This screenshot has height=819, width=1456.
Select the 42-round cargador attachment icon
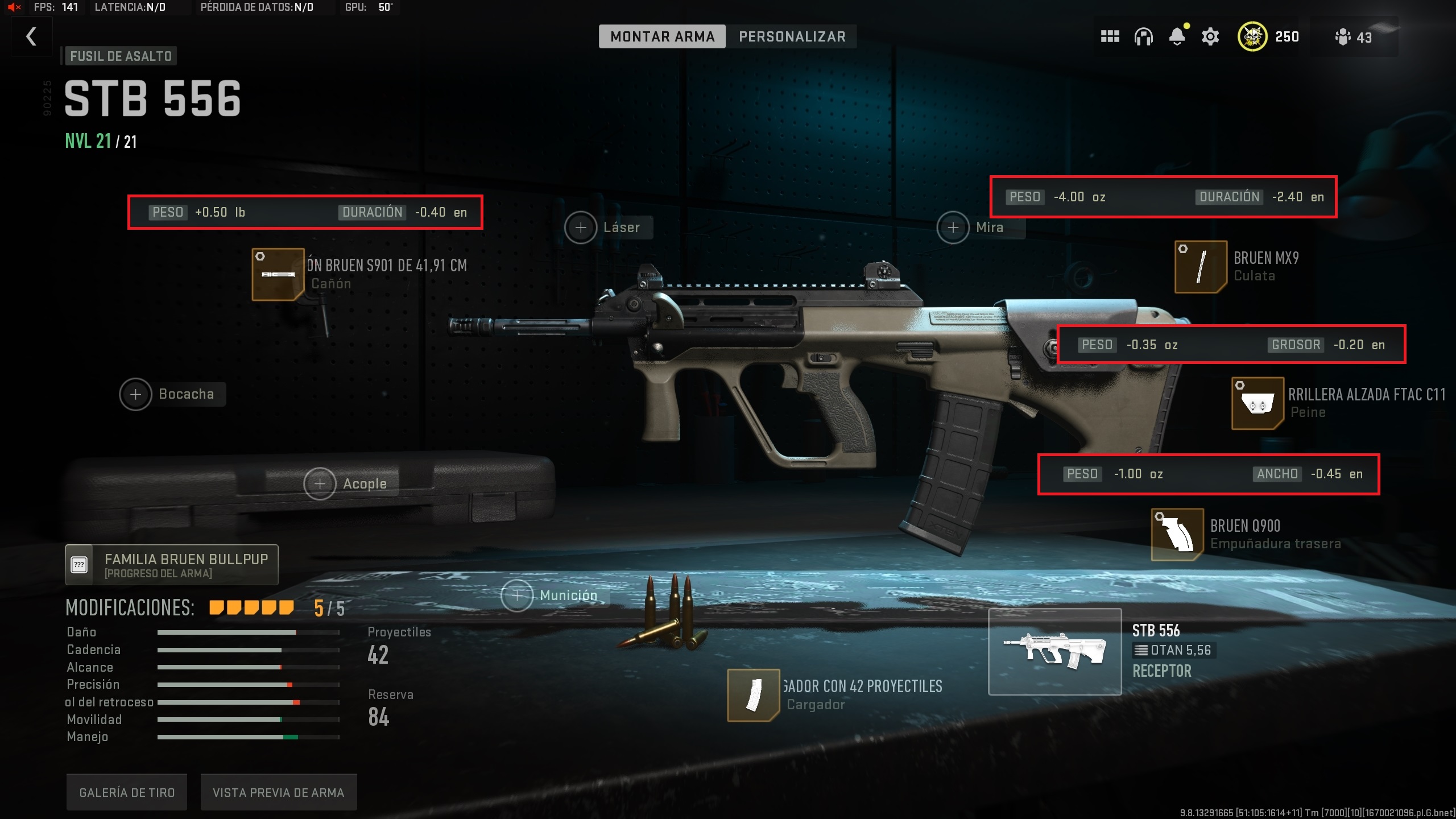(753, 696)
